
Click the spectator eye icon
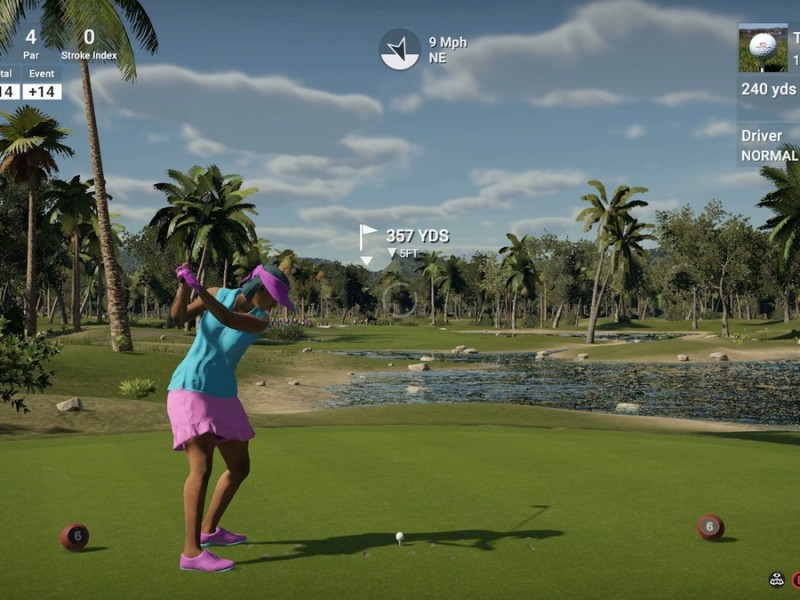click(776, 579)
